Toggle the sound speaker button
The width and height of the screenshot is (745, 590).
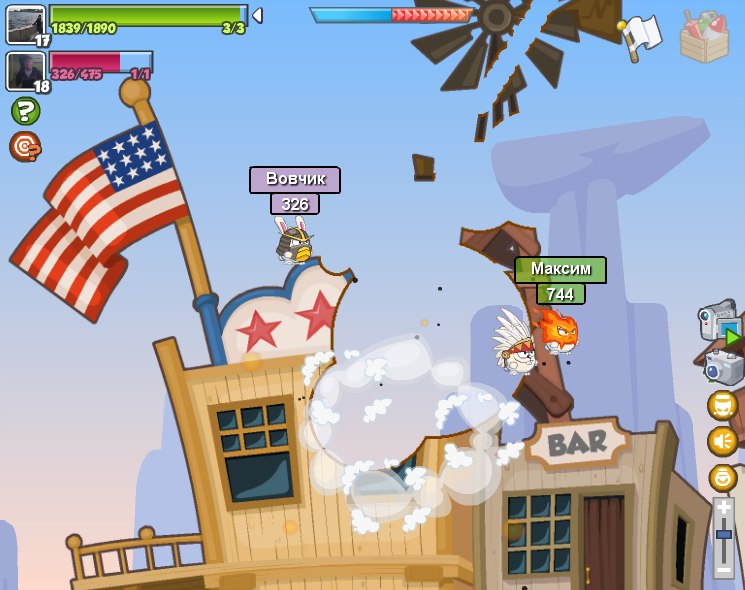pyautogui.click(x=722, y=441)
